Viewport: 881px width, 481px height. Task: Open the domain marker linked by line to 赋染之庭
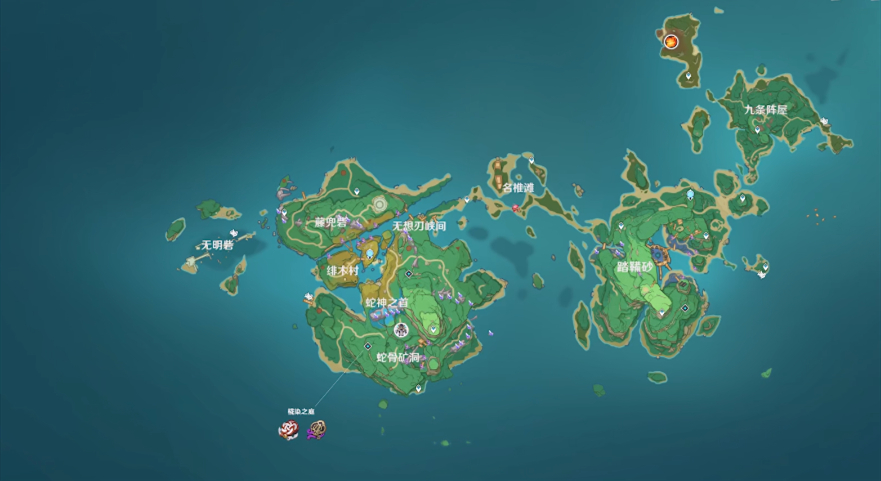click(x=368, y=346)
